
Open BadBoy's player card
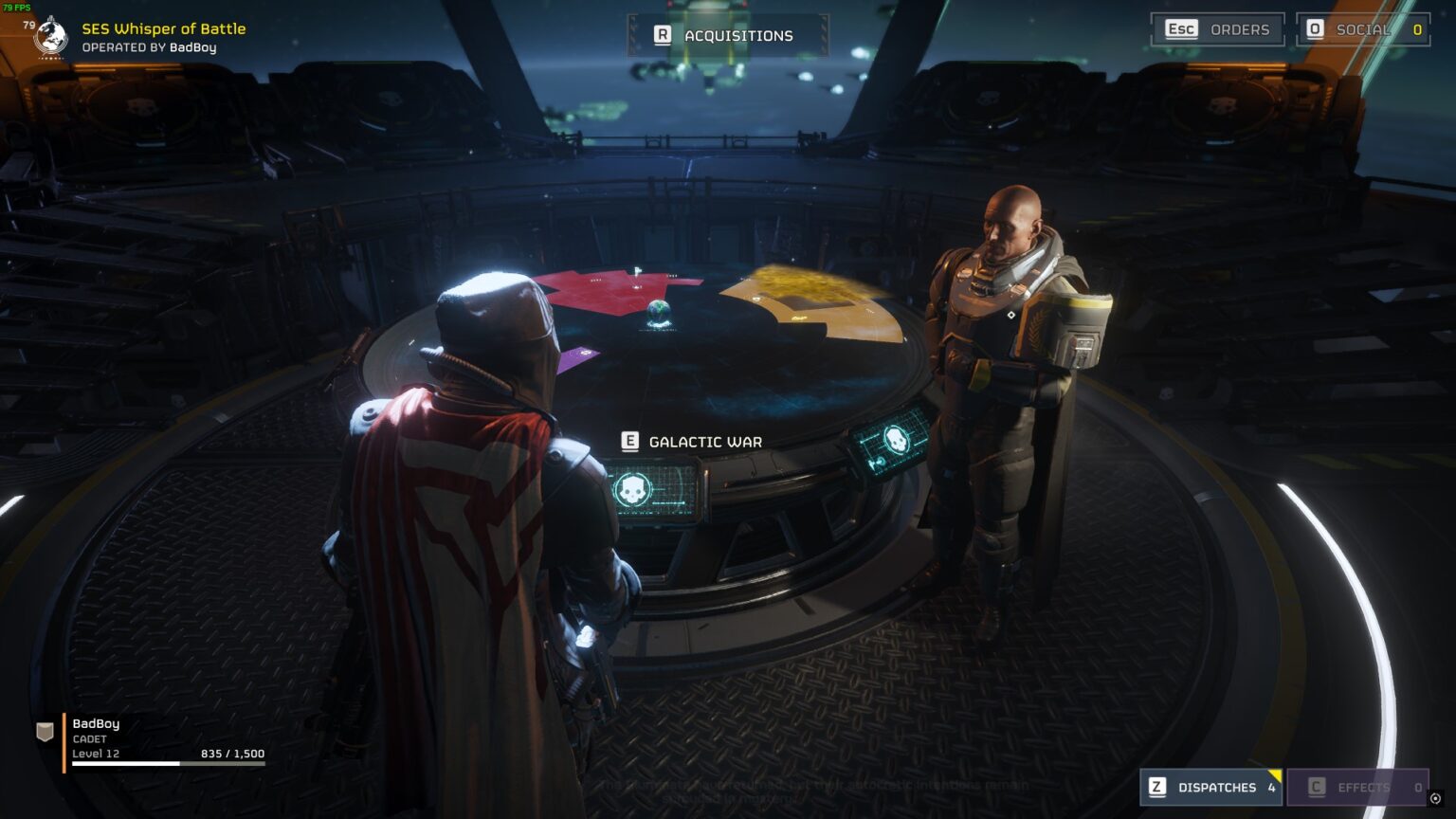(x=152, y=739)
